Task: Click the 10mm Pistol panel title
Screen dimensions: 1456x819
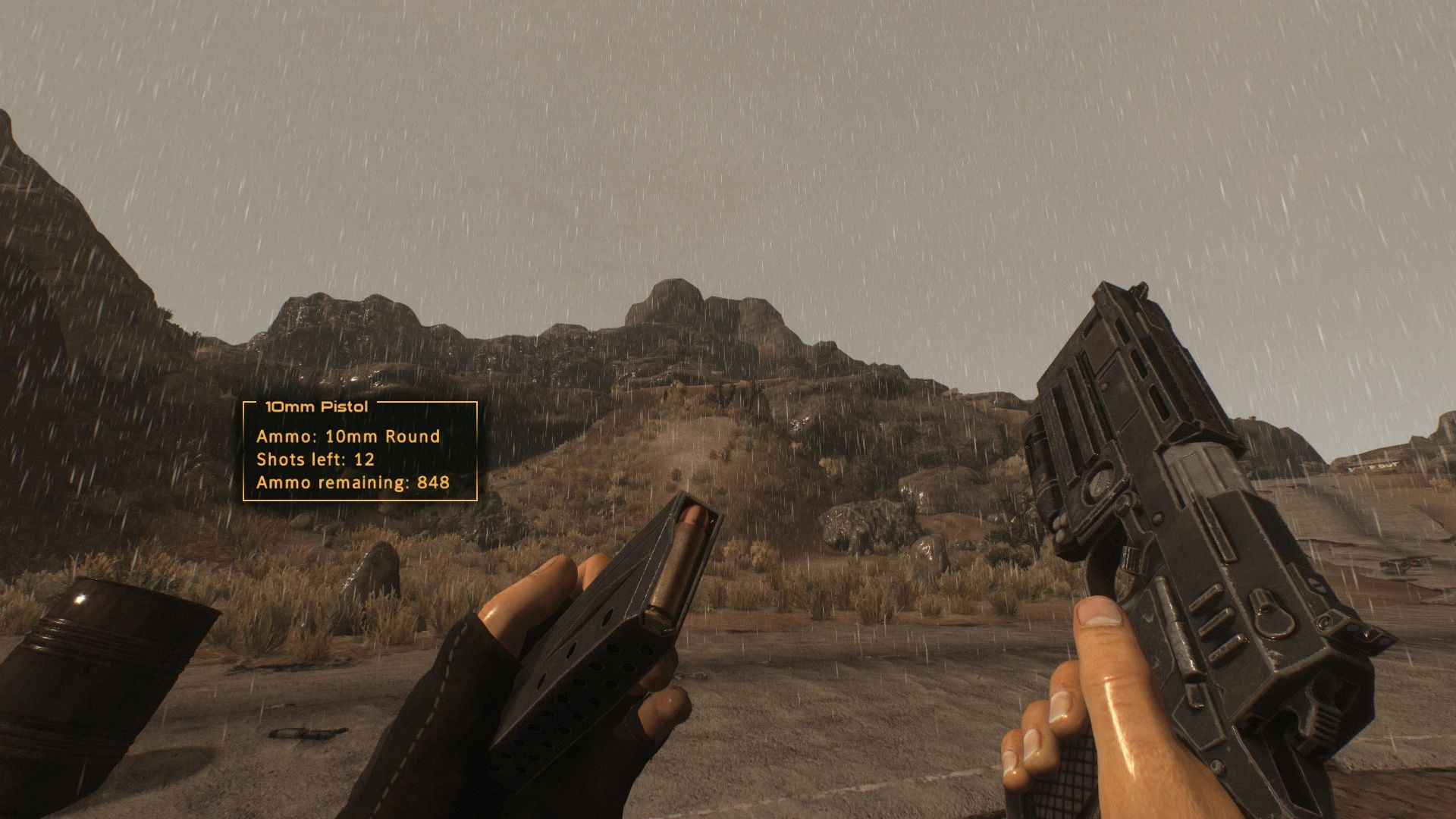Action: (x=315, y=406)
